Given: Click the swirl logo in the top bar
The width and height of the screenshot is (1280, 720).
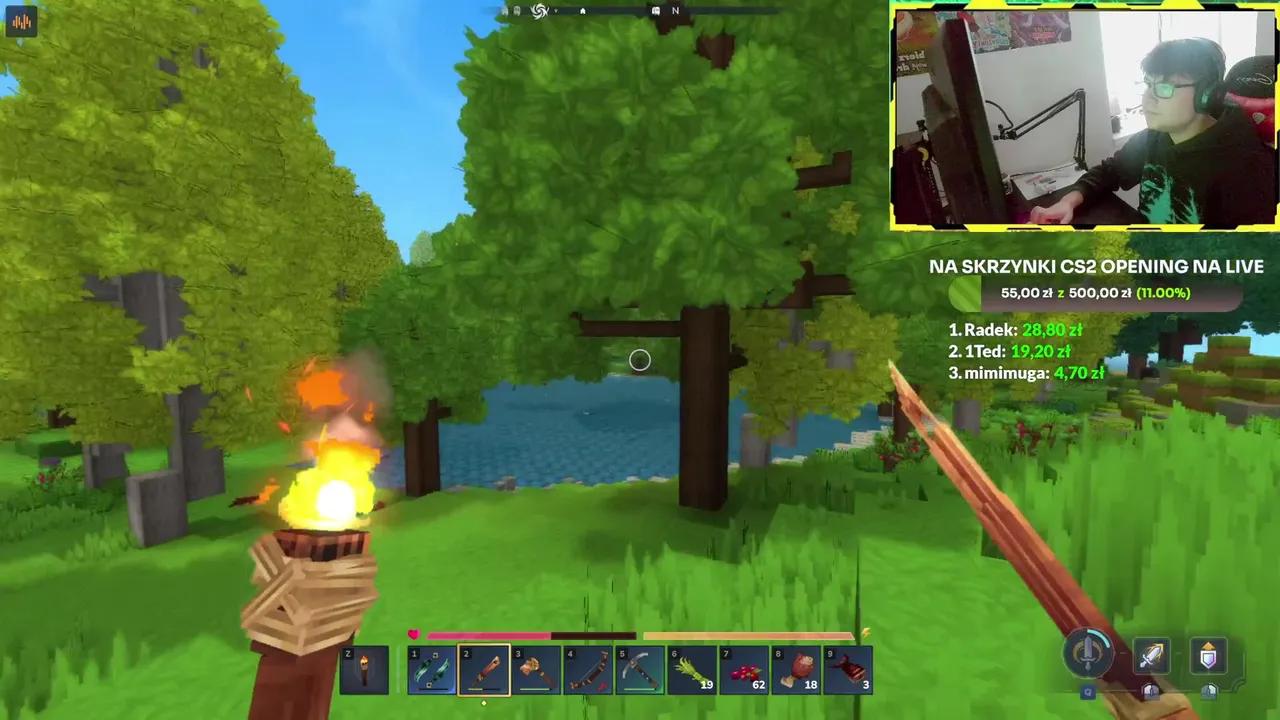Looking at the screenshot, I should pos(539,10).
